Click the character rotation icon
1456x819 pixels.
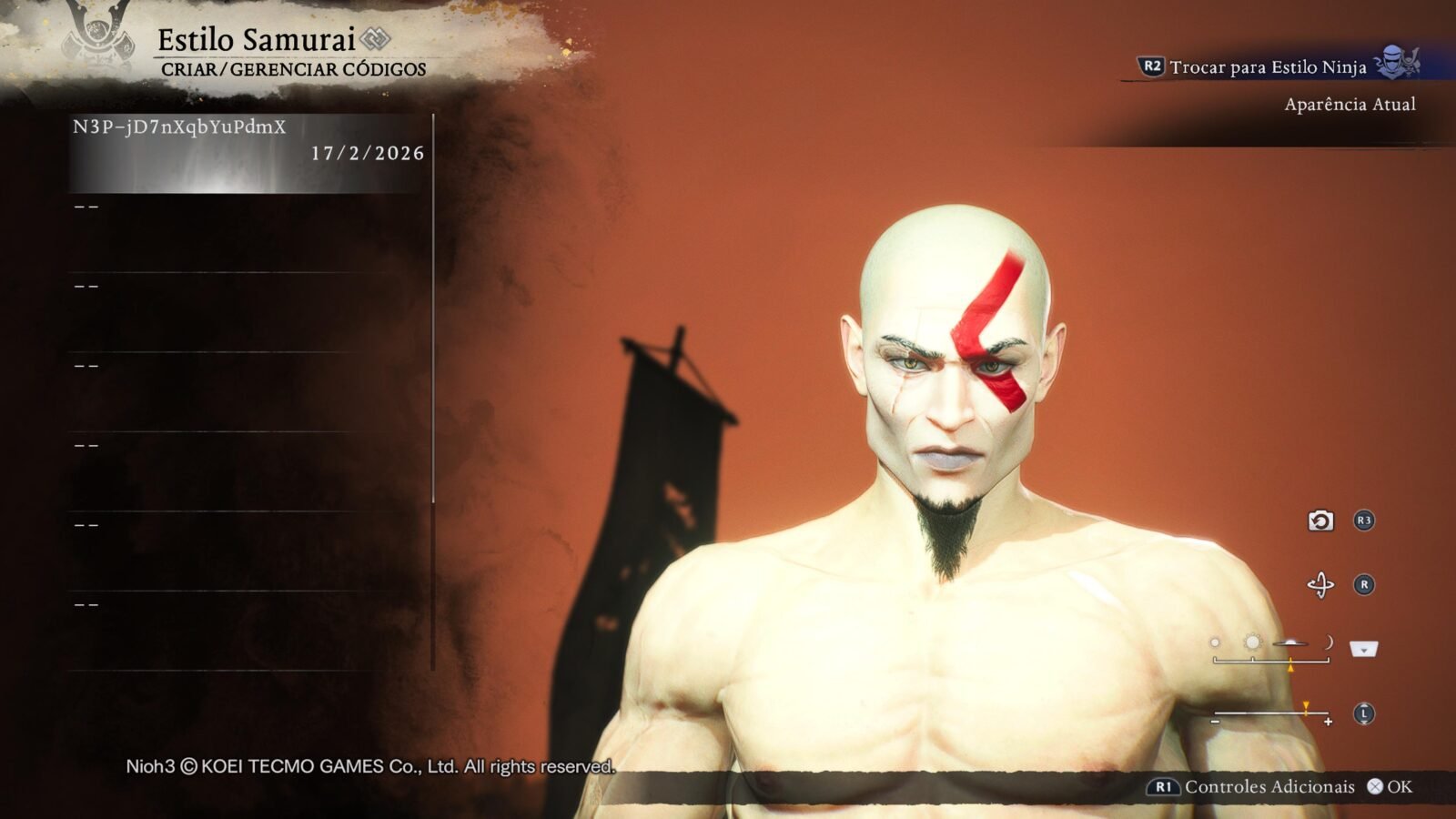tap(1320, 584)
